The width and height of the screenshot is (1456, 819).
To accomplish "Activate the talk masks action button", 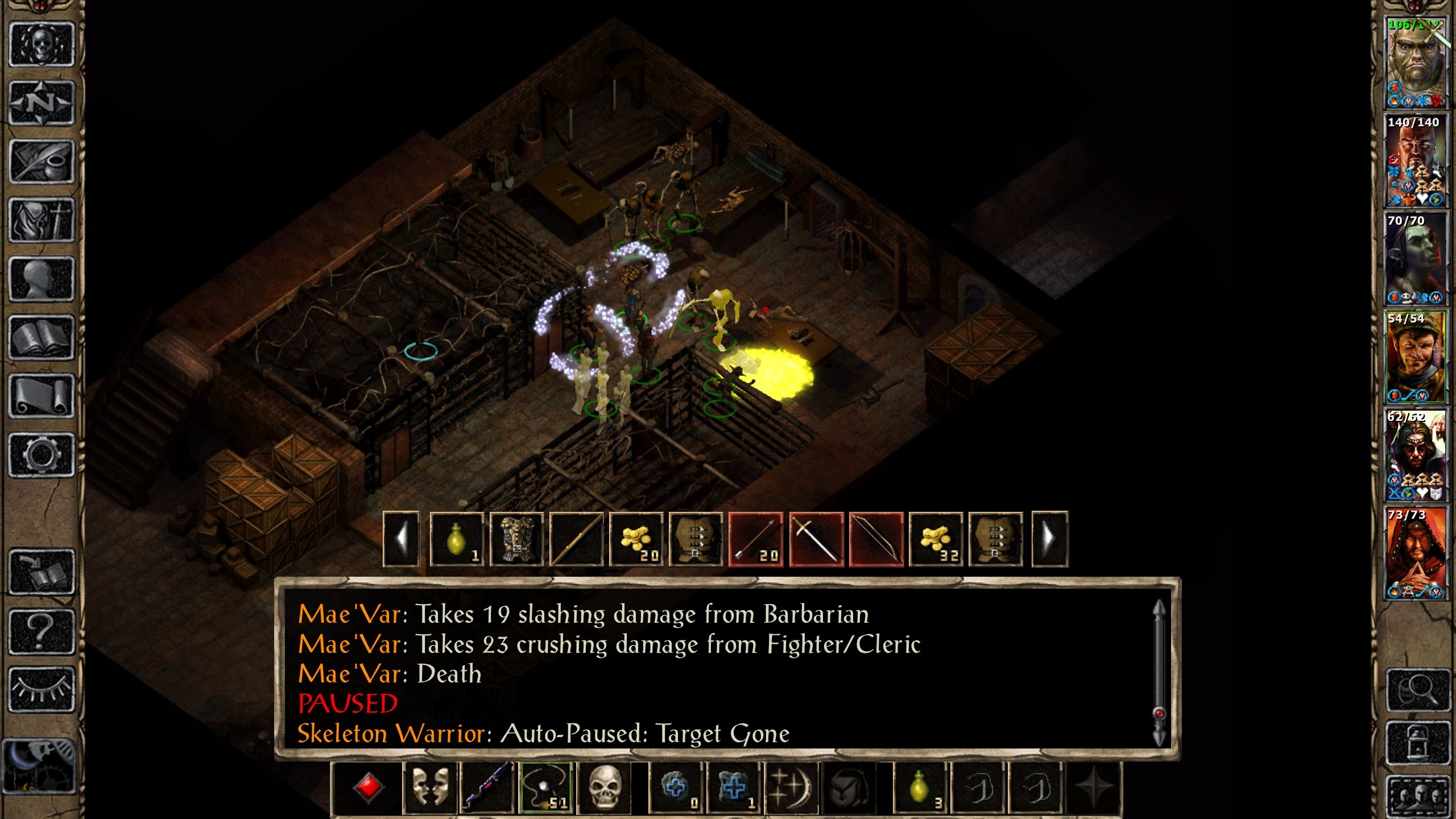I will pyautogui.click(x=430, y=788).
